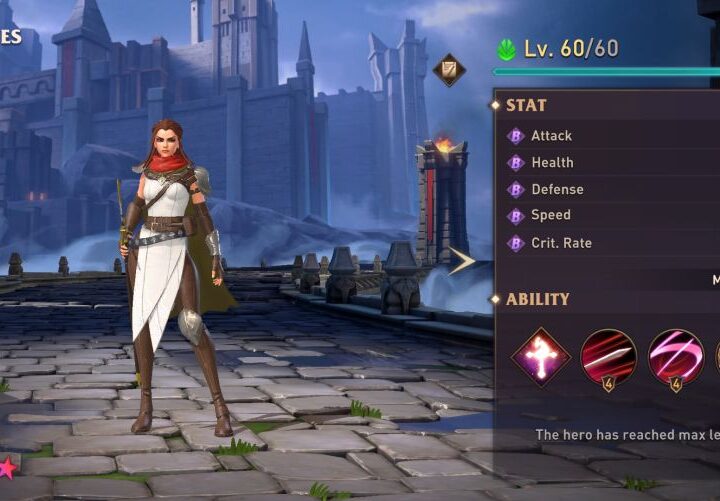
Task: View the glowing cross ability
Action: click(x=541, y=357)
